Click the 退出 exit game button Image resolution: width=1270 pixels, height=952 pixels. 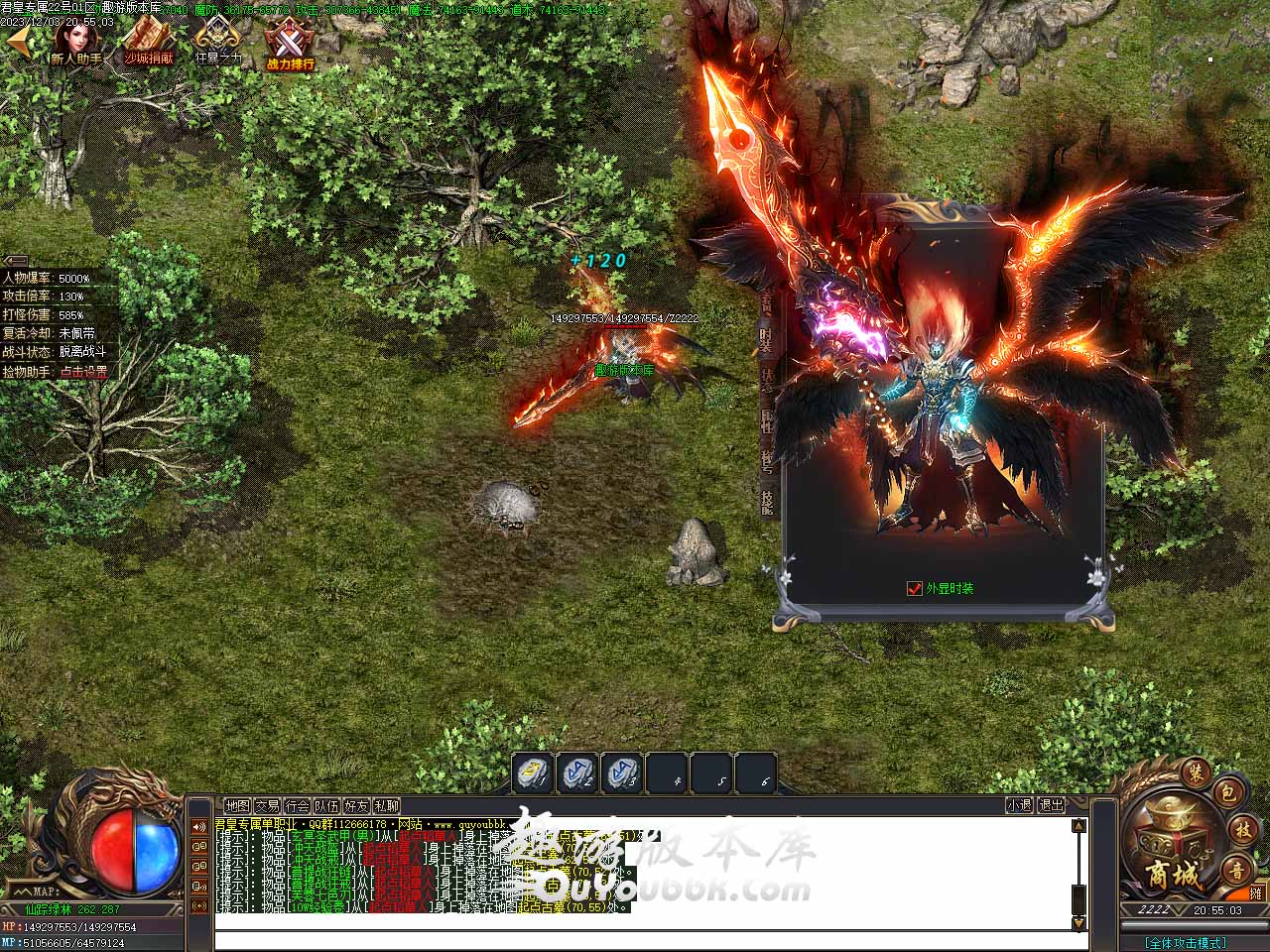pyautogui.click(x=1051, y=806)
